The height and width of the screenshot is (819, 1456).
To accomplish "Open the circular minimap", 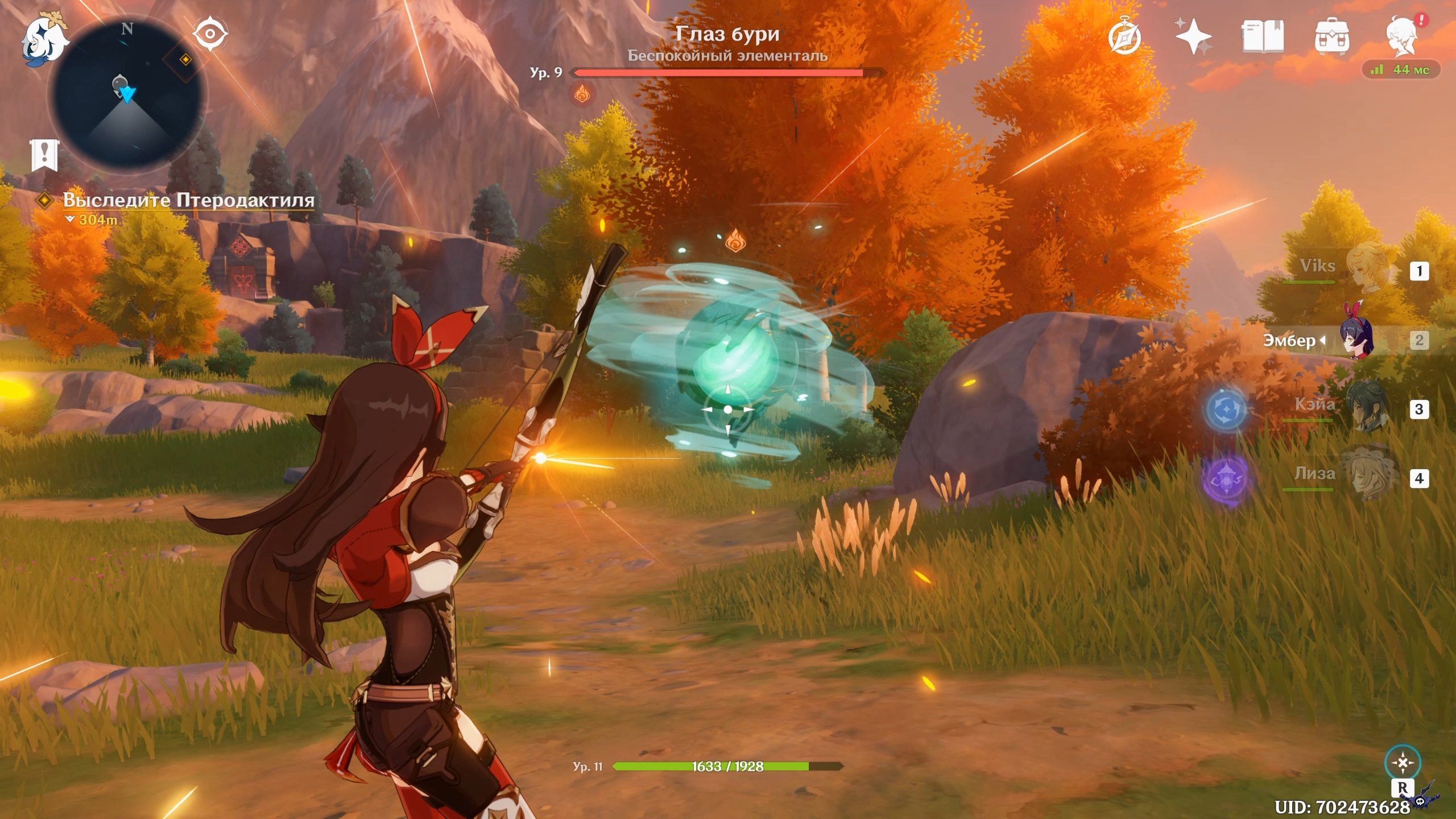I will click(127, 94).
